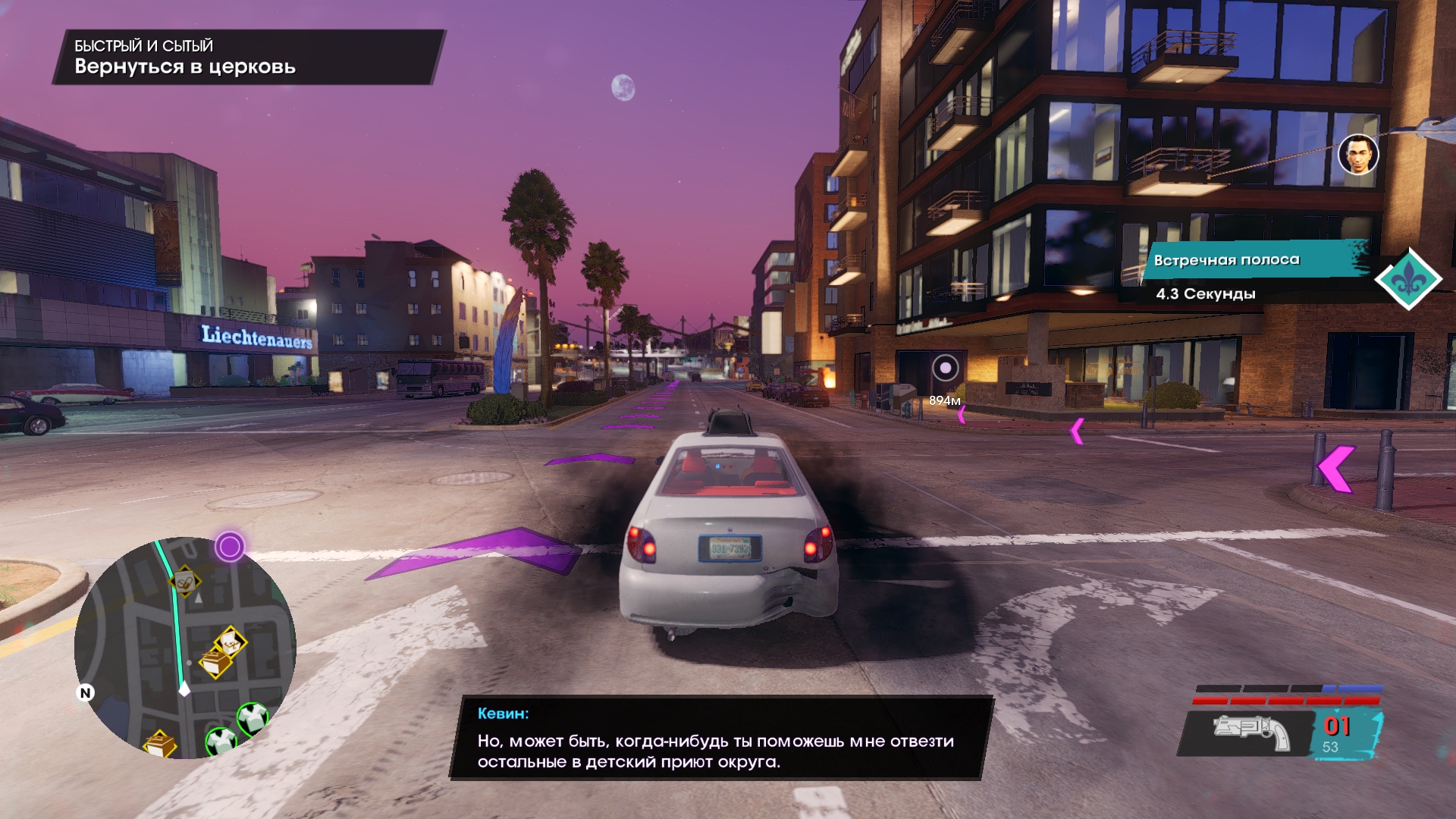
Task: Select the revolver weapon icon
Action: (1251, 733)
